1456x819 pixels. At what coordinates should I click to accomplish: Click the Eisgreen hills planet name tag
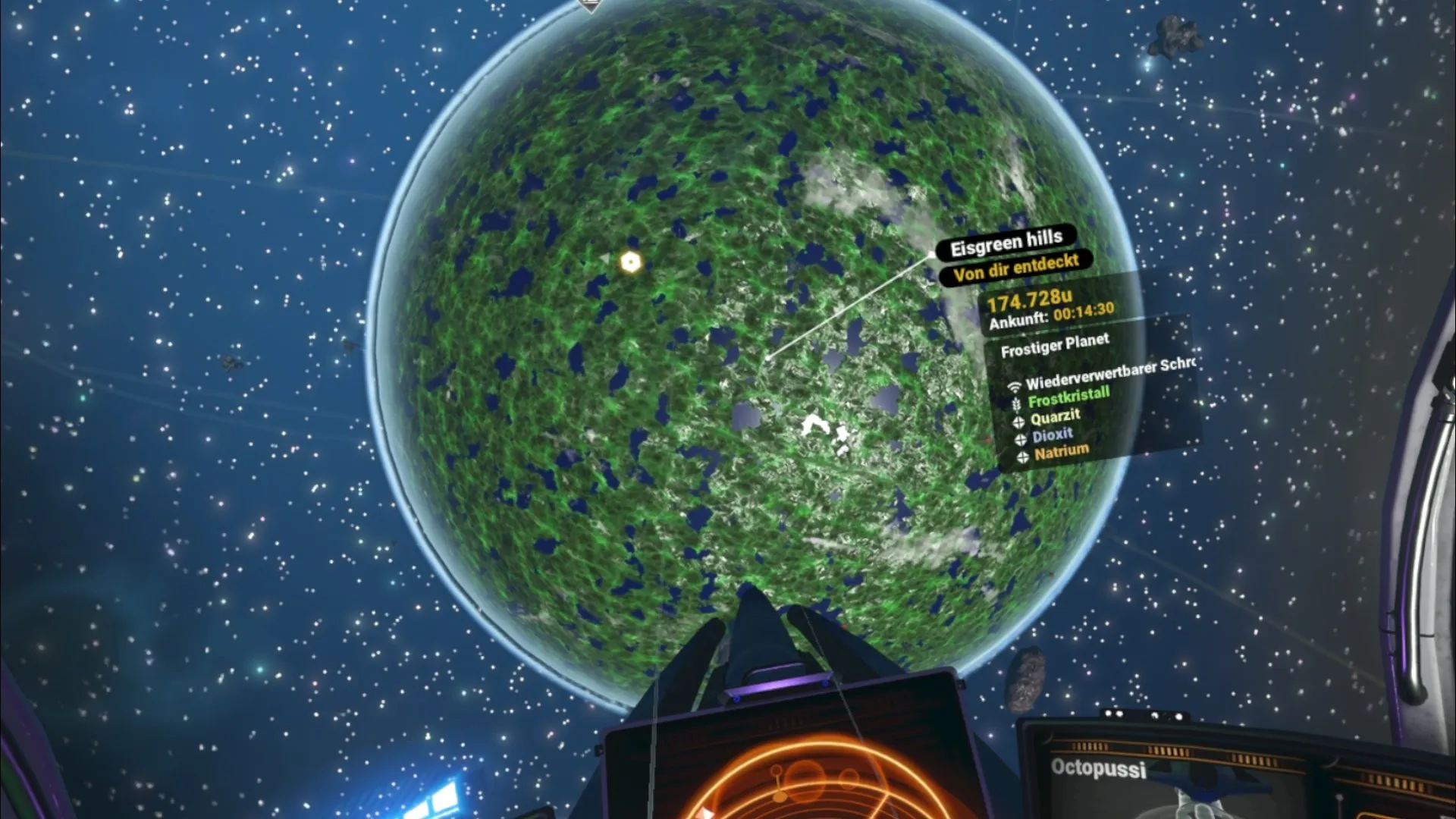1006,243
